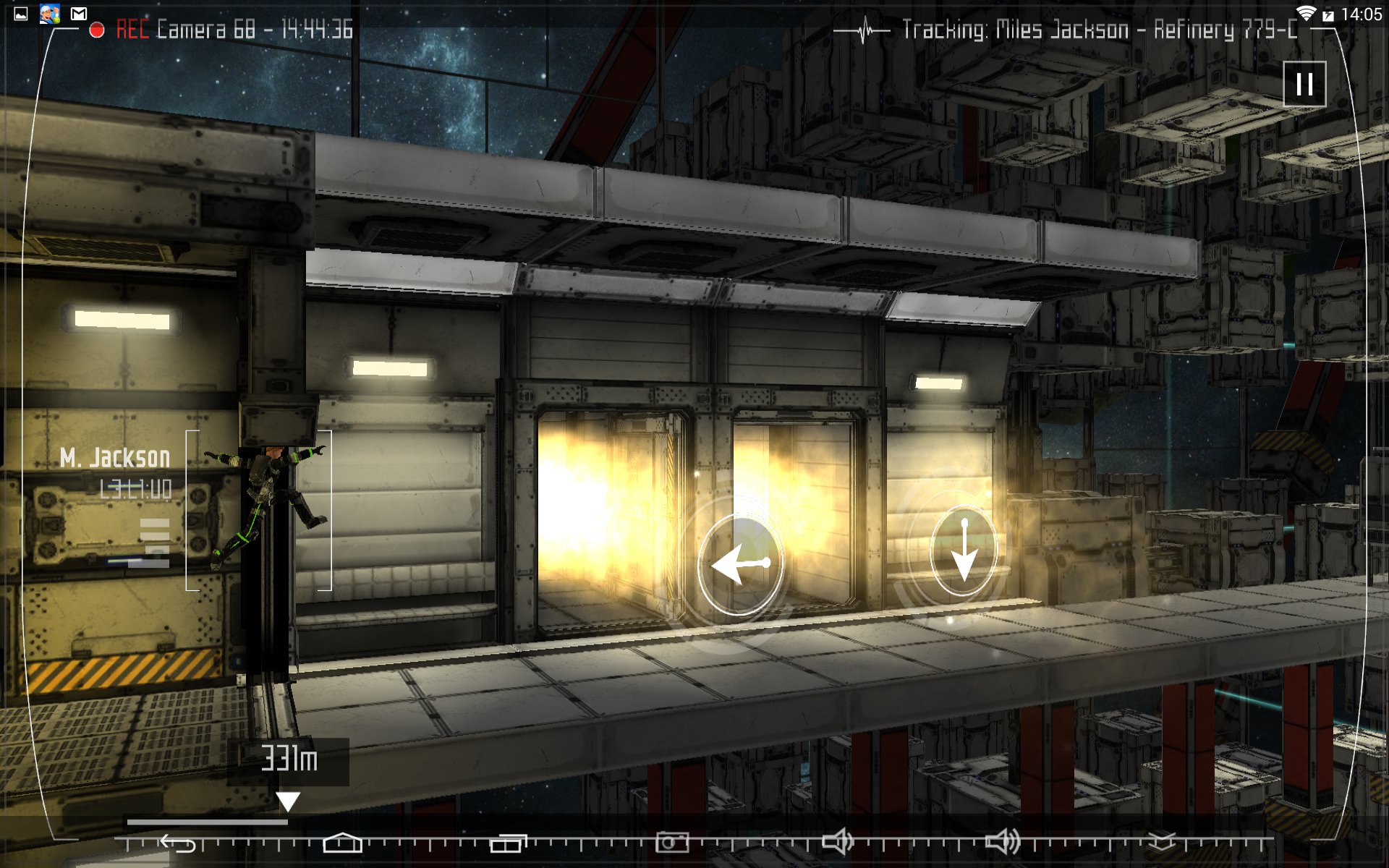The height and width of the screenshot is (868, 1389).
Task: Go to the Android home screen
Action: [x=342, y=843]
